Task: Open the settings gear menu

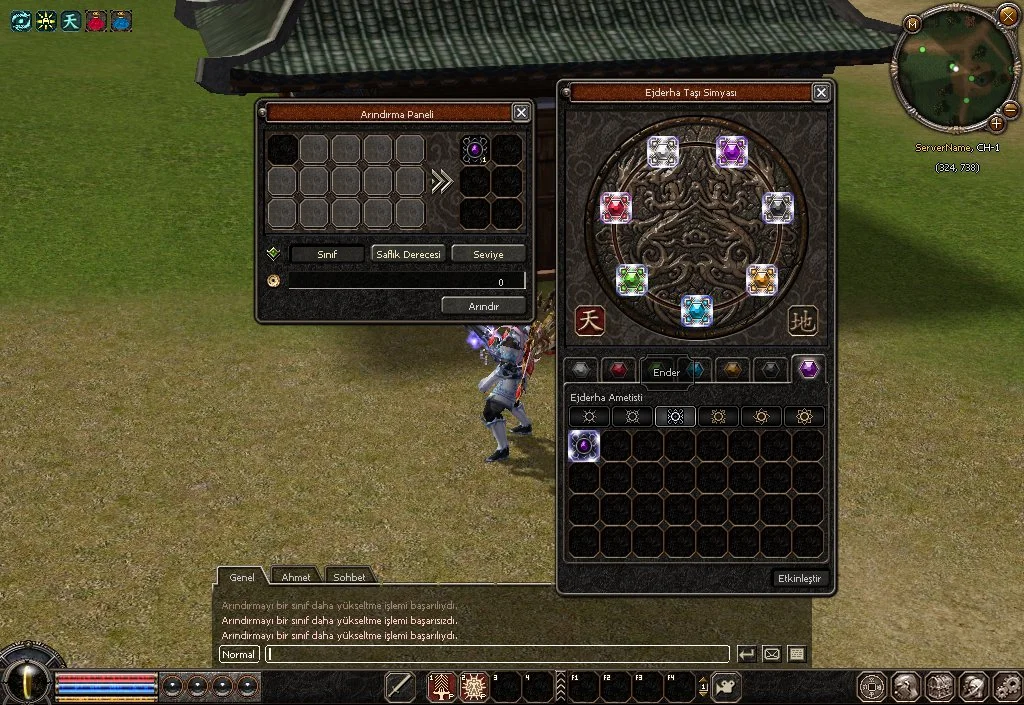Action: pos(1005,687)
